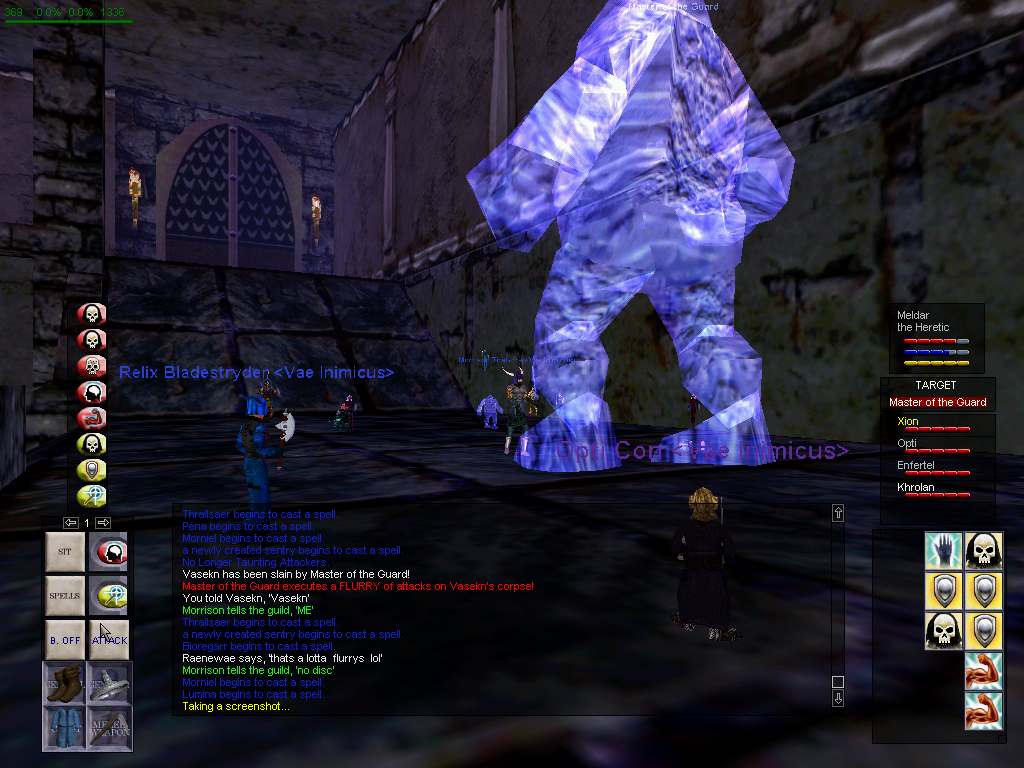Use the brown boots hotbar slot
The width and height of the screenshot is (1024, 768).
click(65, 684)
